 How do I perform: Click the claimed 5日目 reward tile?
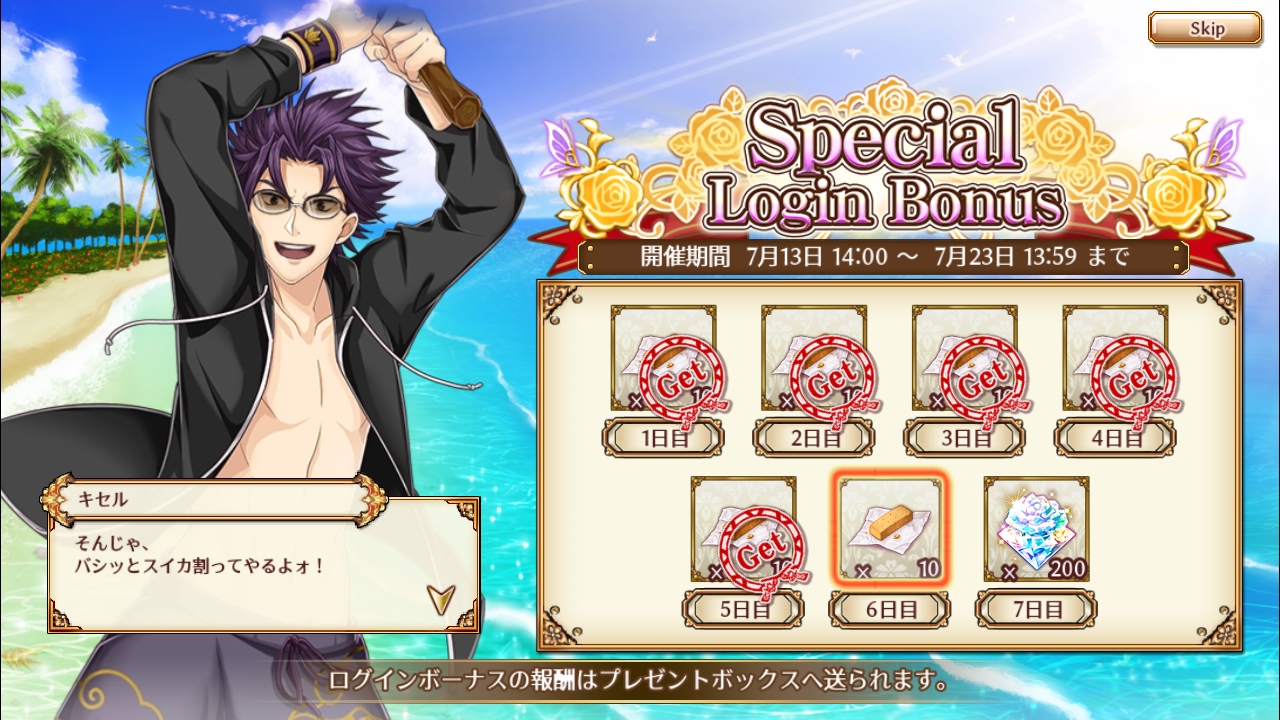[743, 530]
